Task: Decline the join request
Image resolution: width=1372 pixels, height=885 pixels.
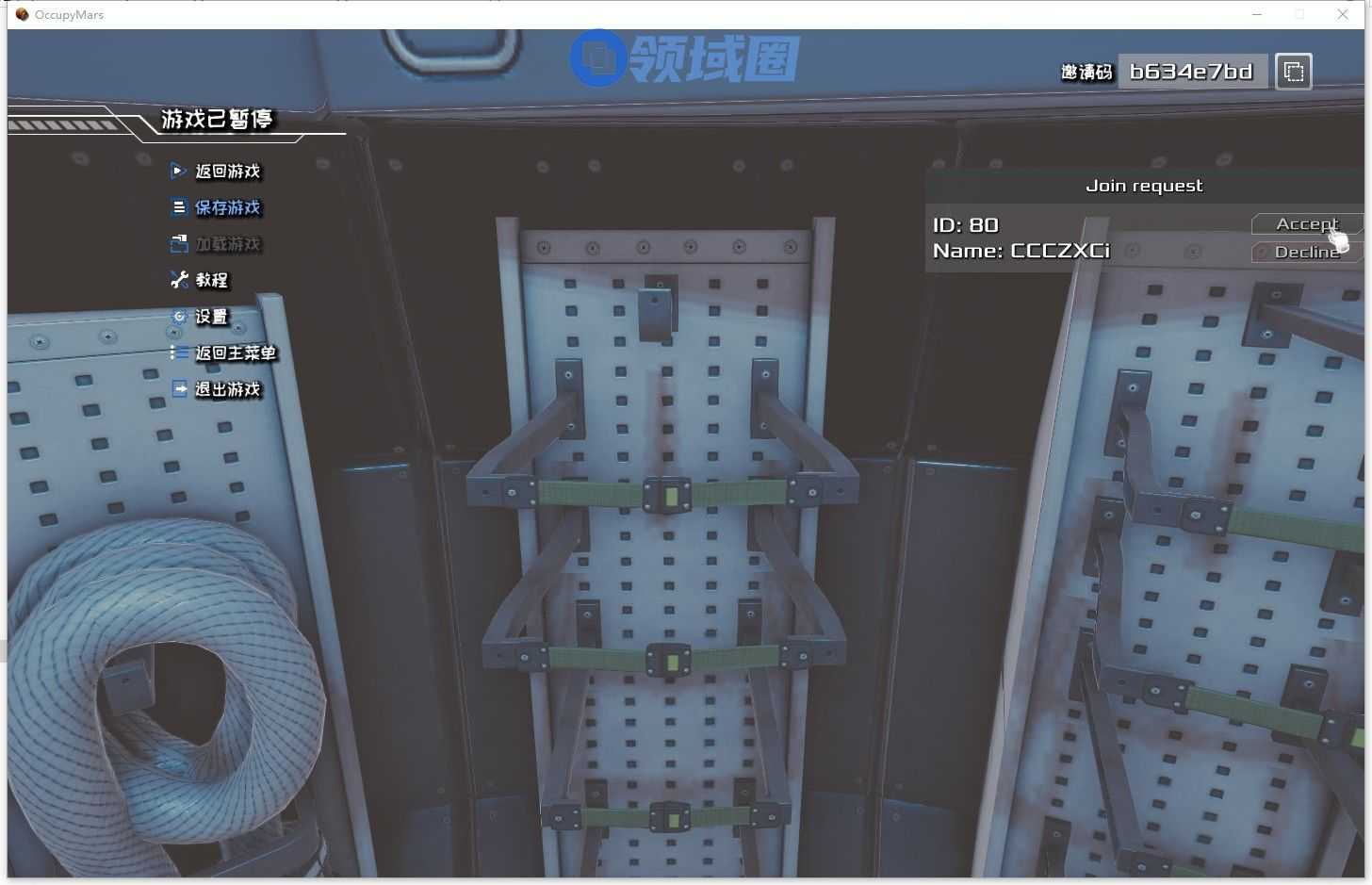Action: [x=1306, y=252]
